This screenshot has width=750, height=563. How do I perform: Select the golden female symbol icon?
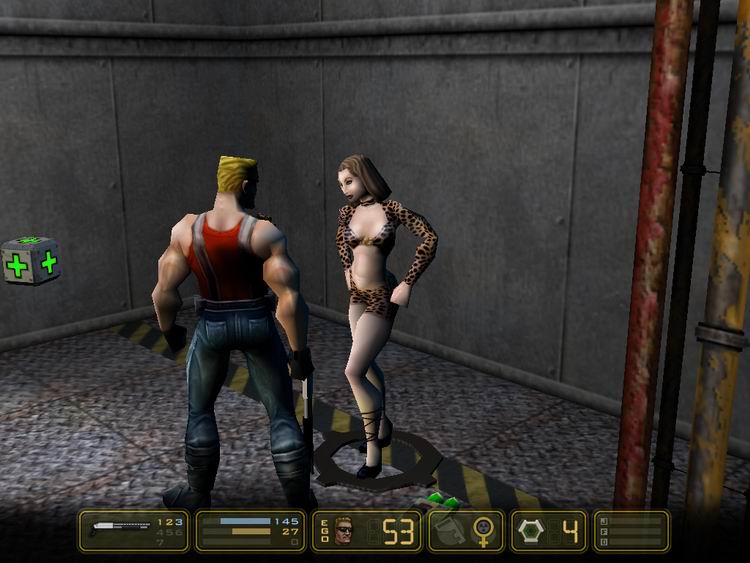(485, 530)
